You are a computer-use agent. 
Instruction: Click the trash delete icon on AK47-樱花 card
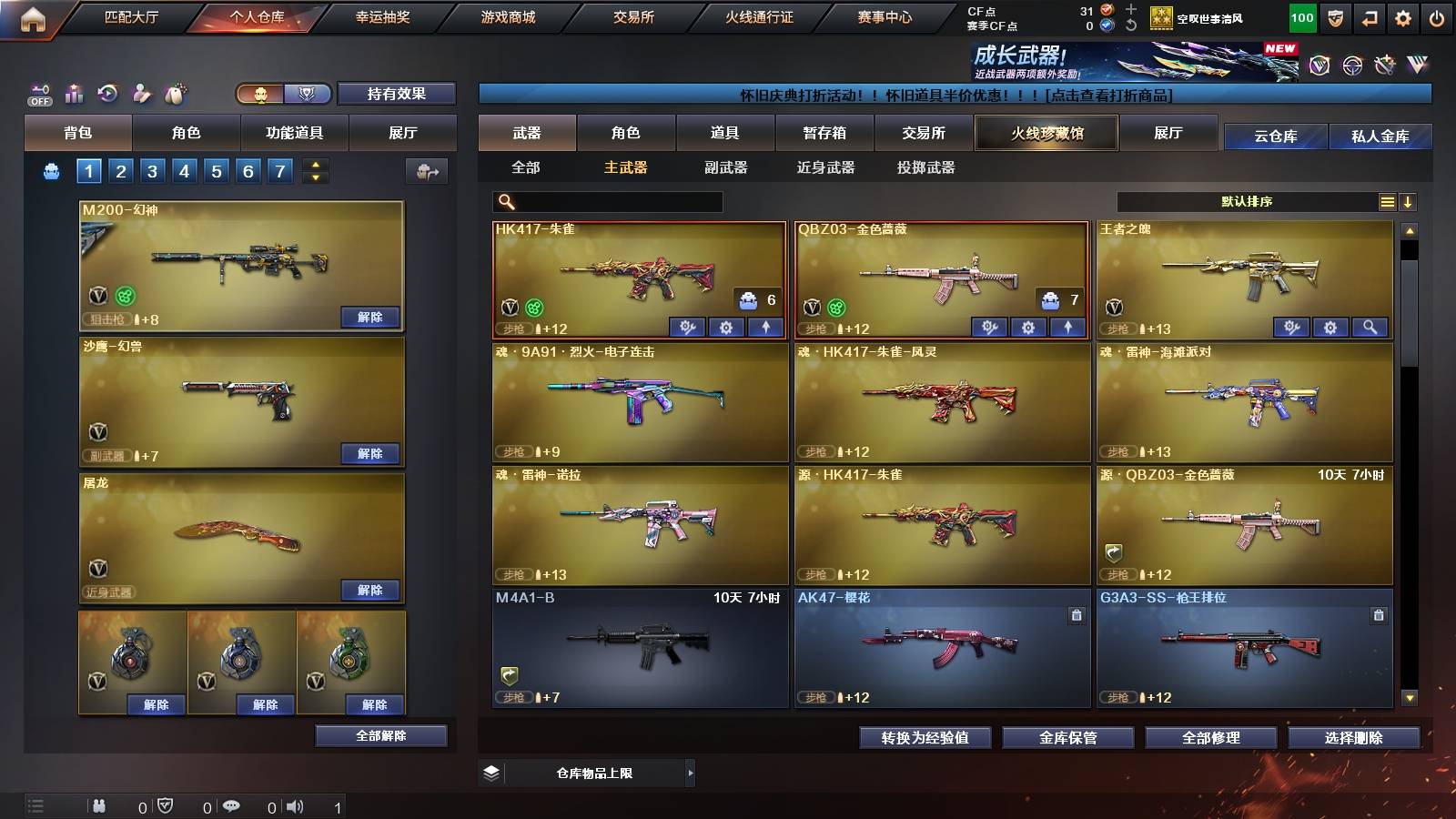[x=1074, y=614]
